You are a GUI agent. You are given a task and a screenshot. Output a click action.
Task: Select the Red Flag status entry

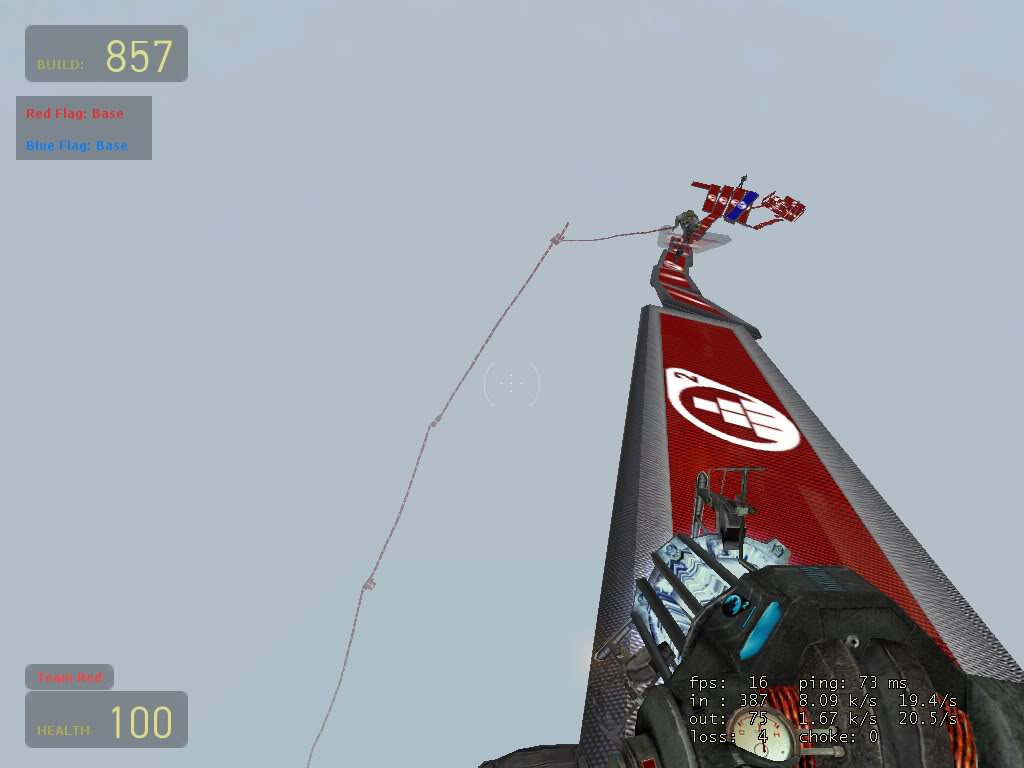[75, 114]
